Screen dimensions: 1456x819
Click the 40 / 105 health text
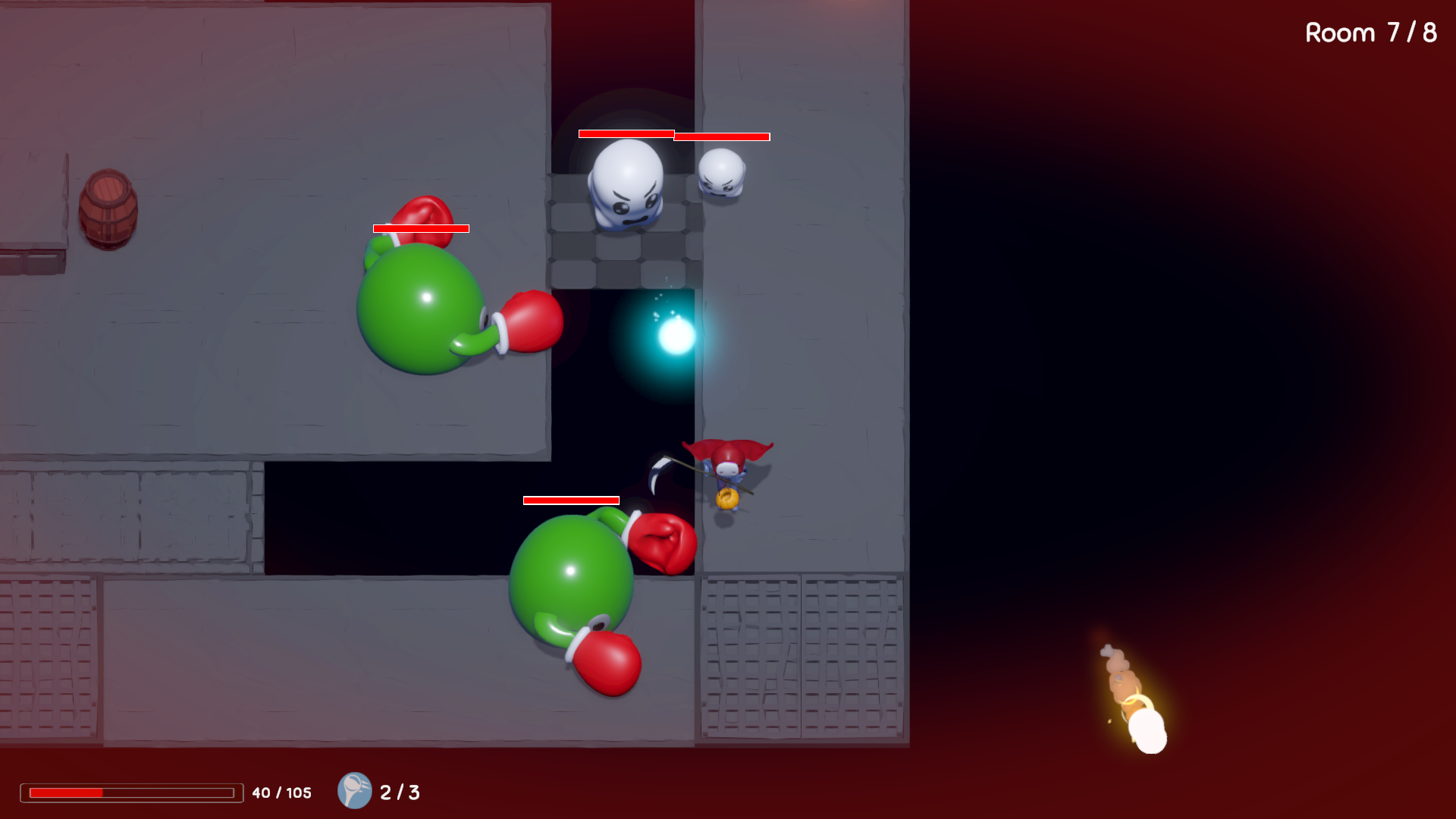(281, 792)
